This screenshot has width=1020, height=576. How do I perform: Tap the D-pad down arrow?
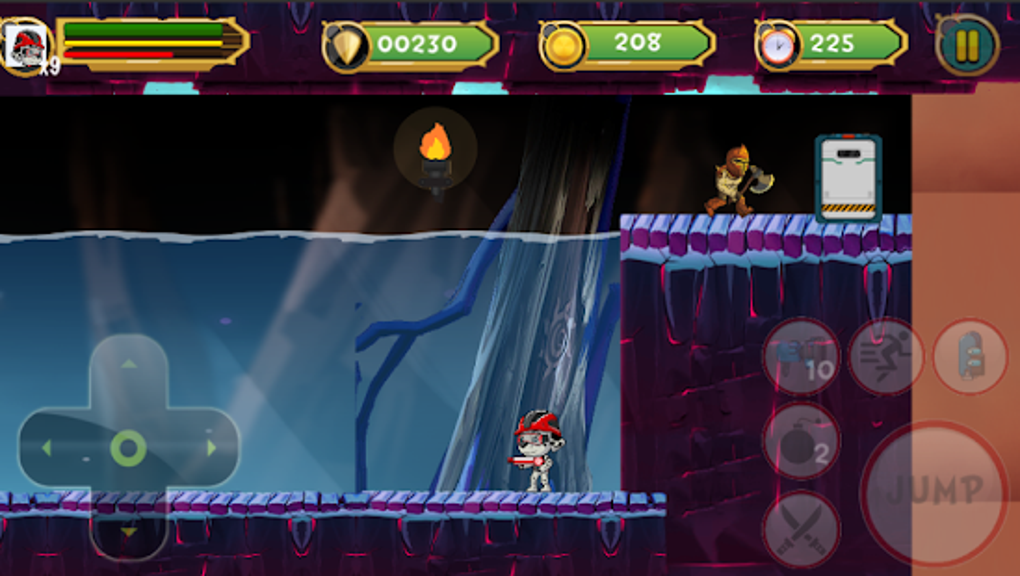tap(128, 532)
